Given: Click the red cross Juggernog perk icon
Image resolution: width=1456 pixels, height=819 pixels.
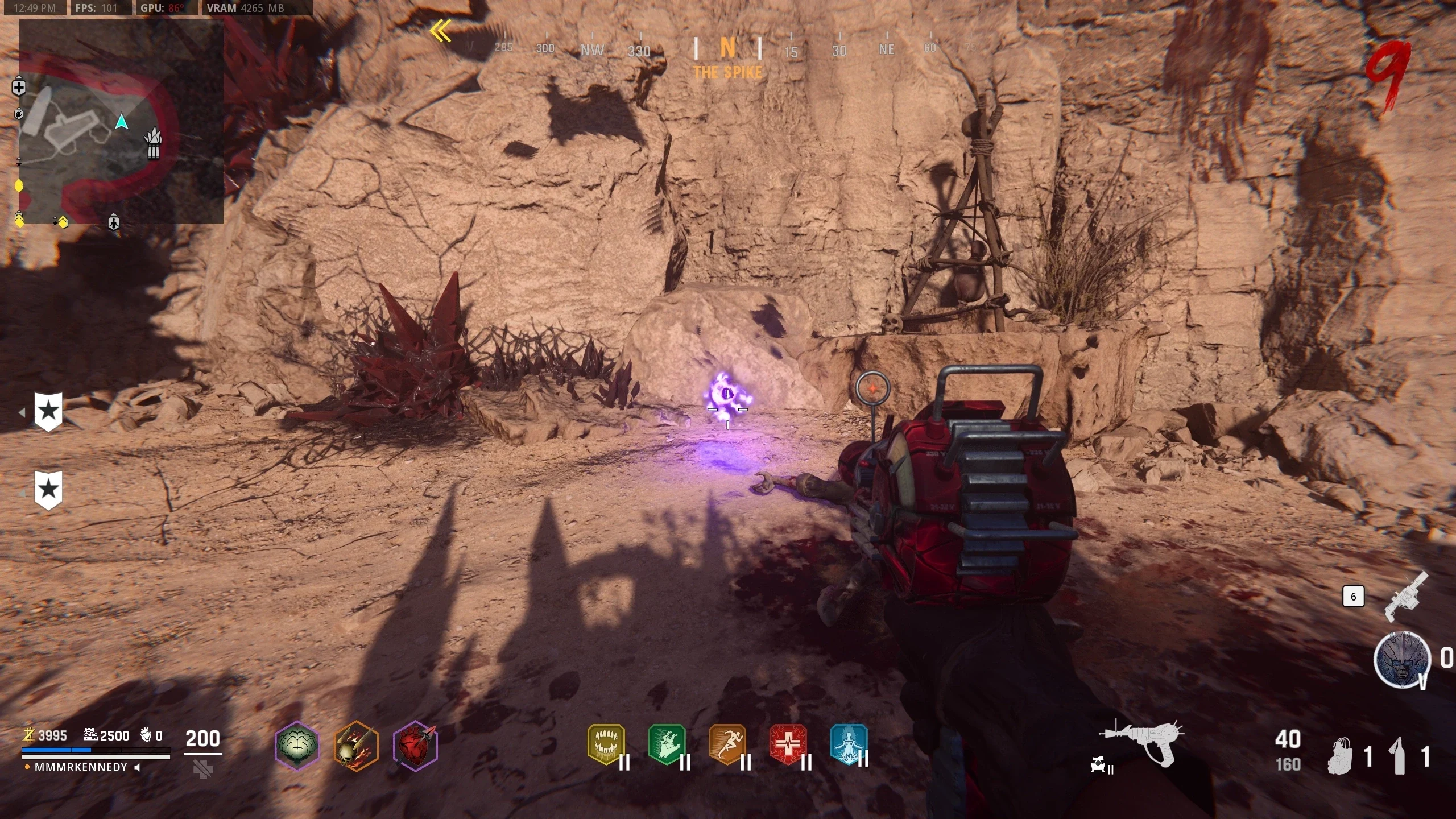Looking at the screenshot, I should 788,744.
